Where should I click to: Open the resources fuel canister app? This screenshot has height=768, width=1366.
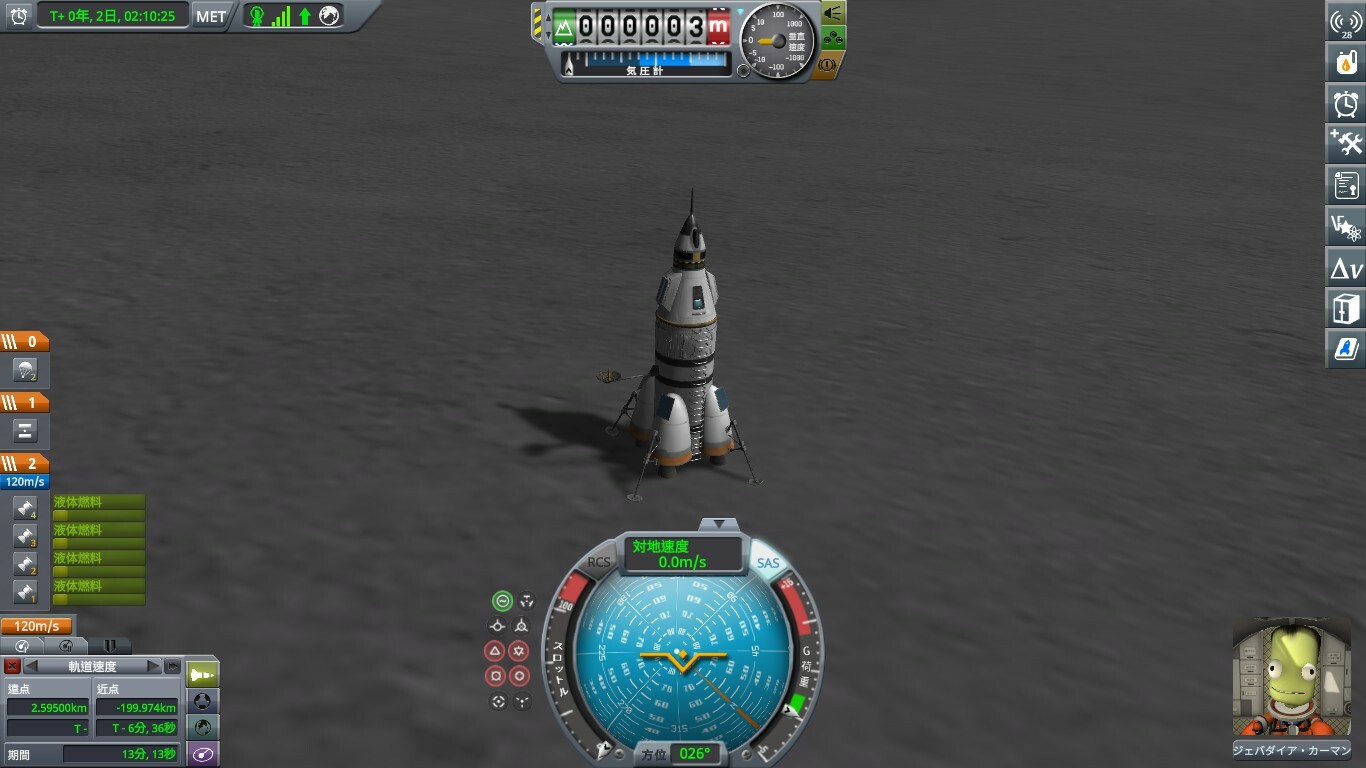pyautogui.click(x=1346, y=62)
